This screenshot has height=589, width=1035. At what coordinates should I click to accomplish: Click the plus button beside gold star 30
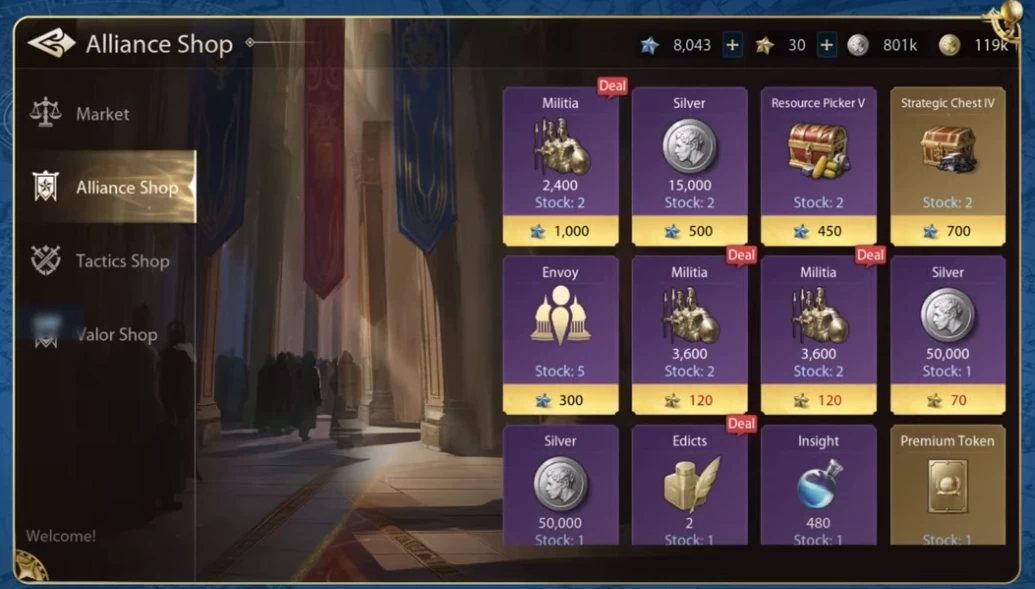[826, 45]
